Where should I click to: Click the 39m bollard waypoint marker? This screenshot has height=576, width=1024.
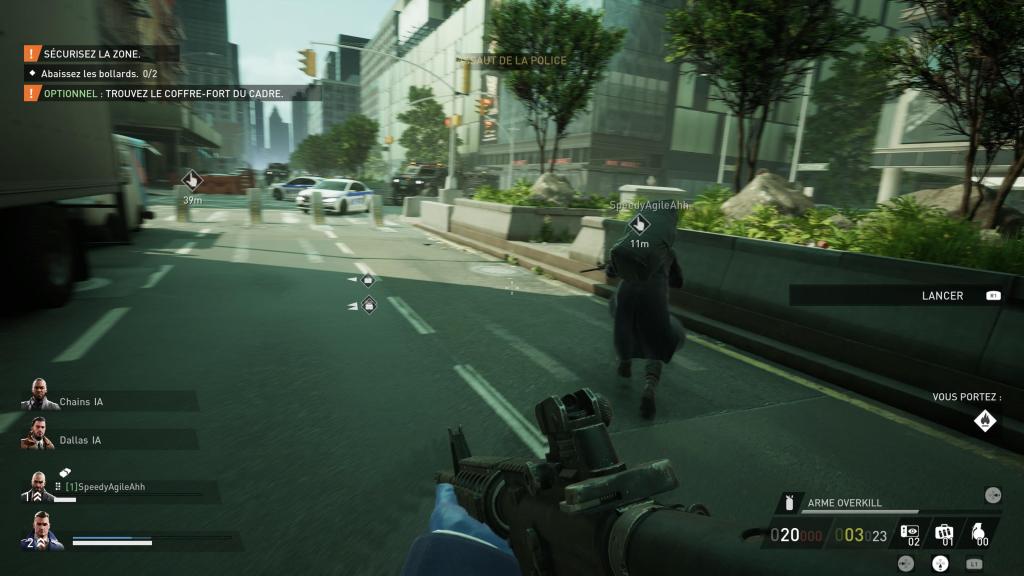191,181
